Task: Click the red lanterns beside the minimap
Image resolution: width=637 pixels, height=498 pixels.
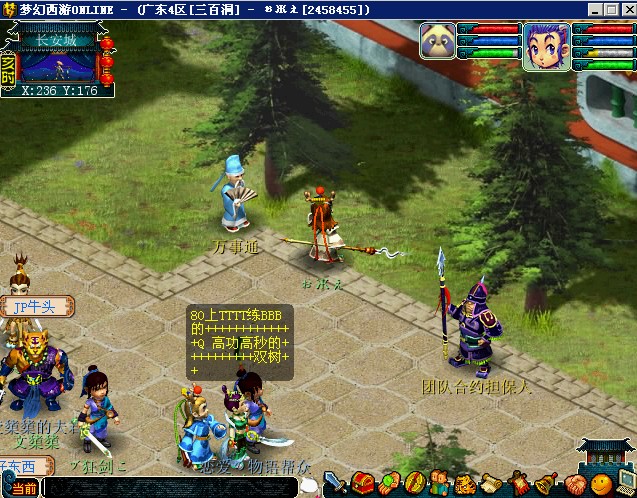Action: coord(107,62)
